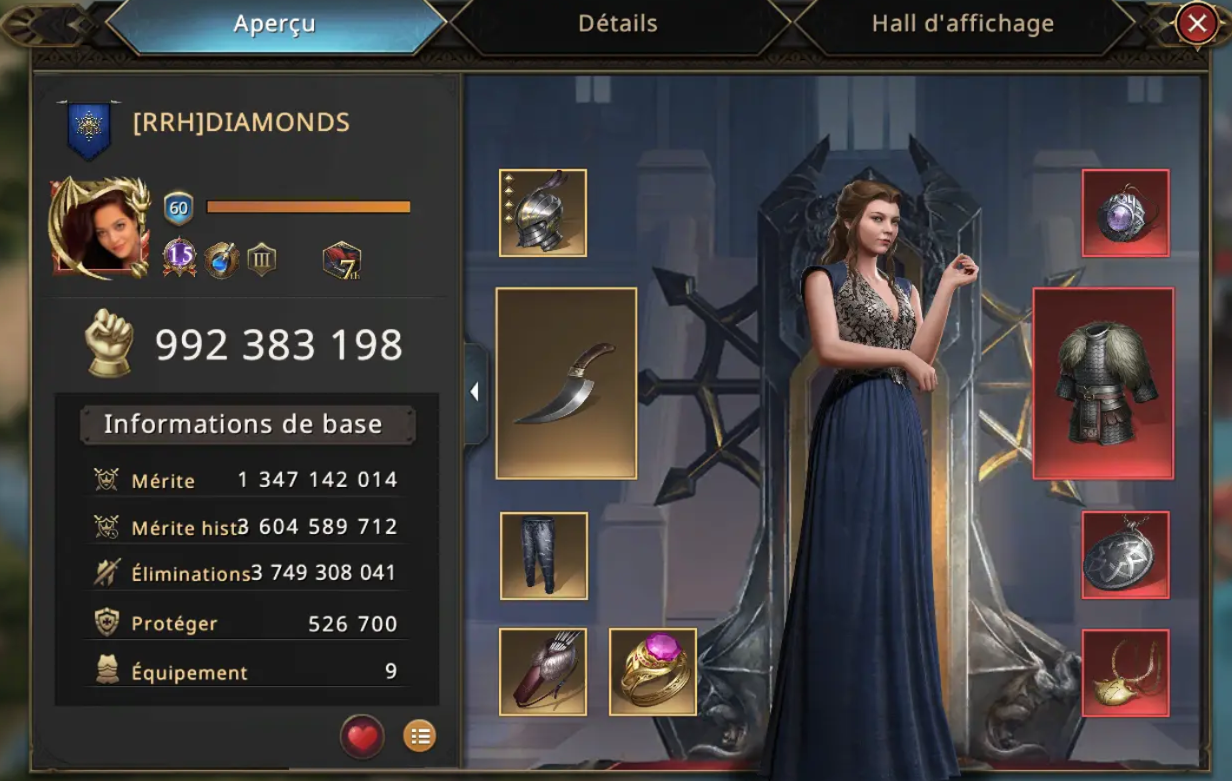Open the orange list button
This screenshot has width=1232, height=781.
tap(419, 737)
